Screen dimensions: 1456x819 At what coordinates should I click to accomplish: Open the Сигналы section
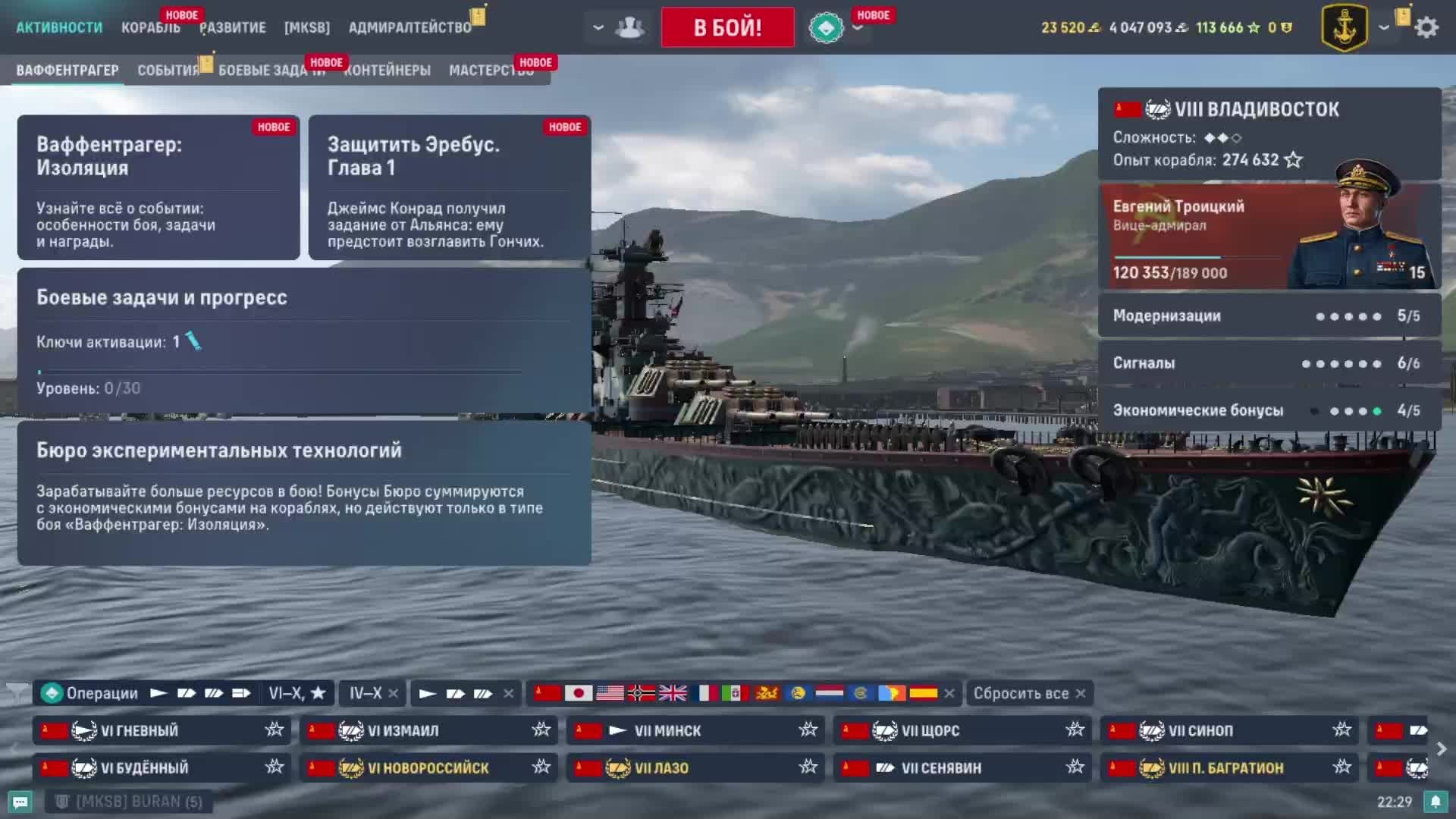(1269, 363)
